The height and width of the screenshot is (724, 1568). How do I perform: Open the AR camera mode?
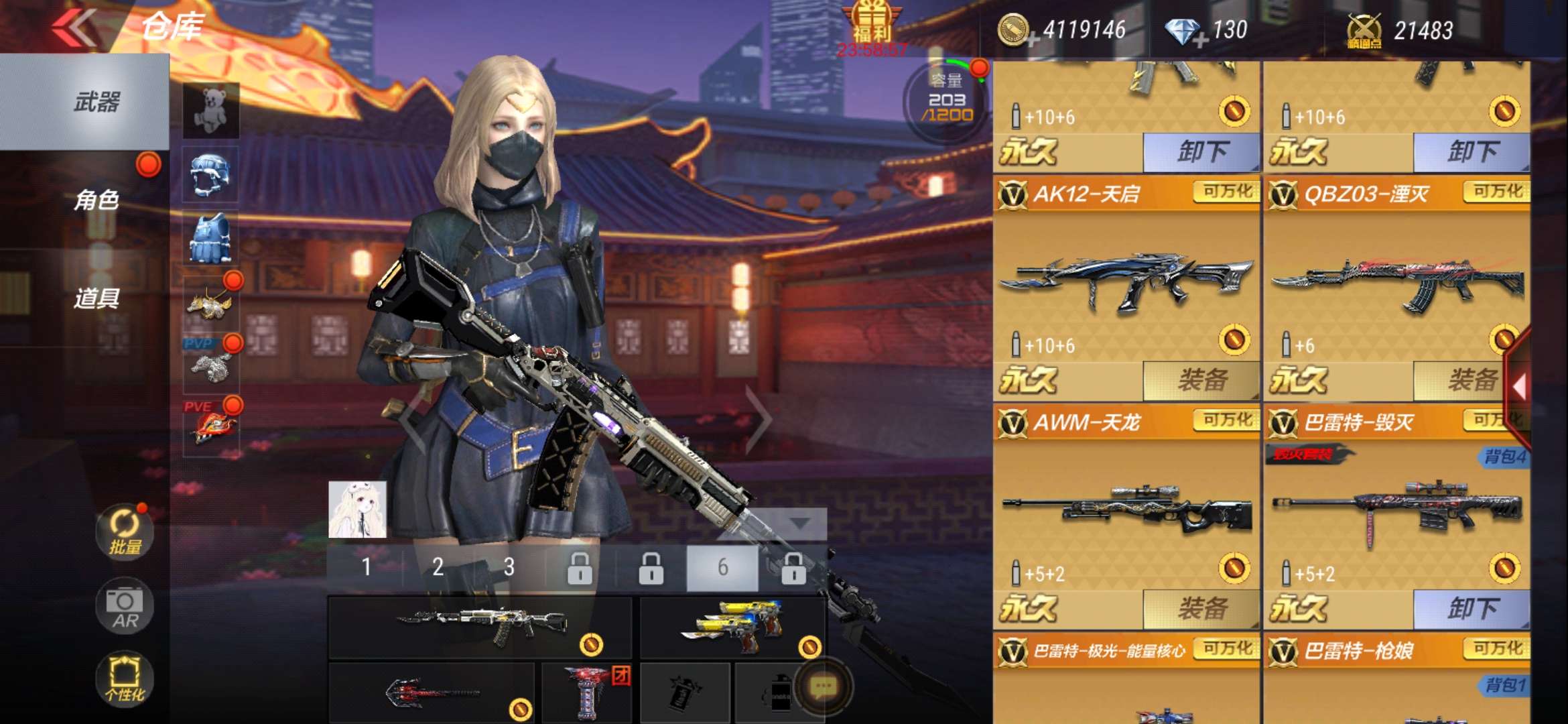pos(125,606)
